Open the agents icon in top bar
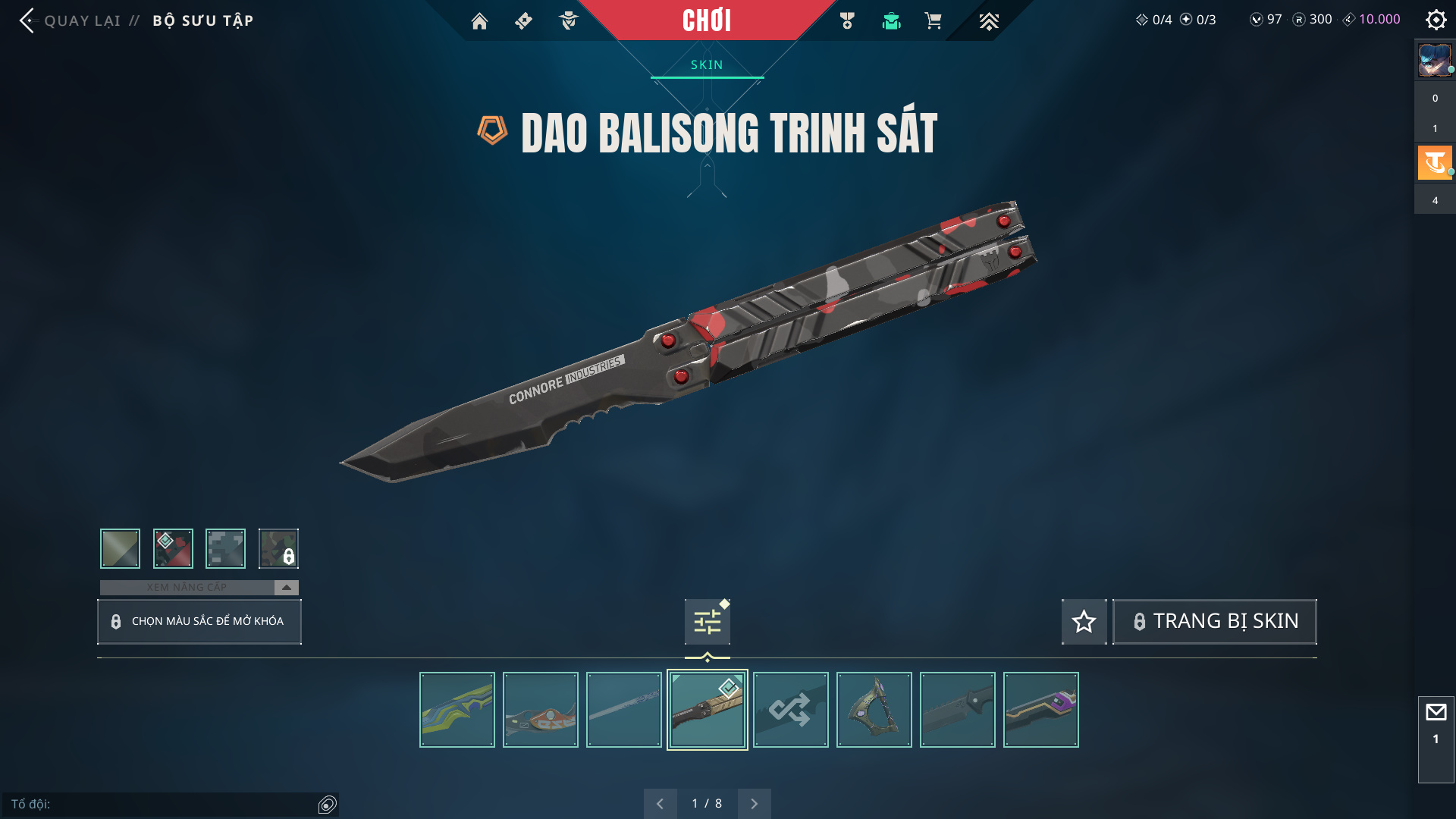 [568, 21]
